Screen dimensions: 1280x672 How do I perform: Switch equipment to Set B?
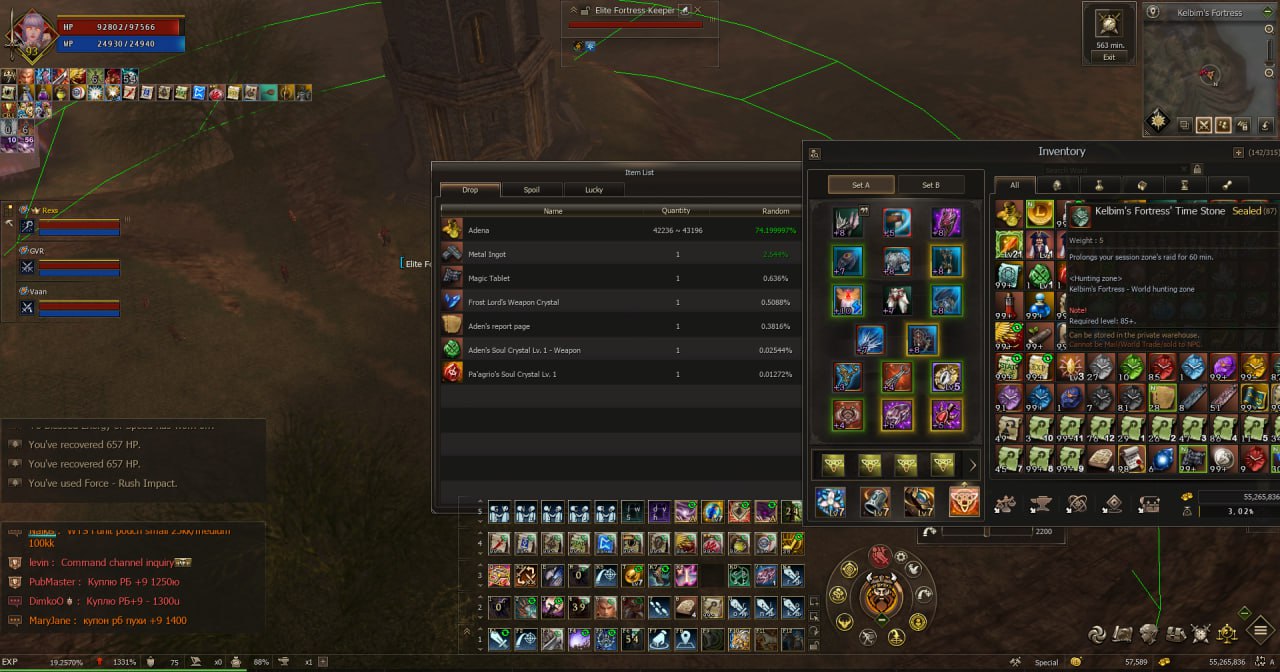pyautogui.click(x=931, y=184)
